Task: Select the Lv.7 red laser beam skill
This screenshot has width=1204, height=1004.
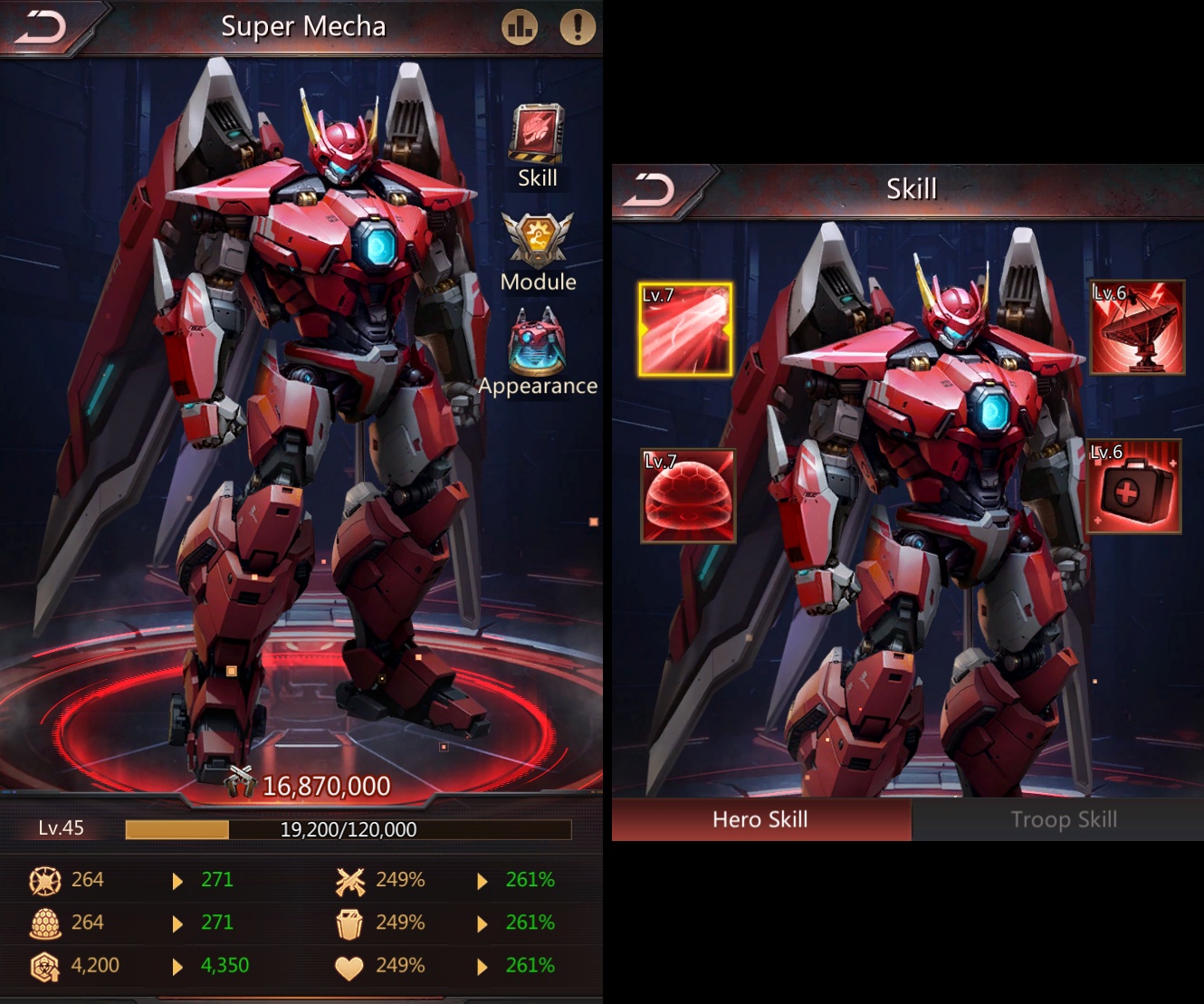Action: pyautogui.click(x=685, y=329)
